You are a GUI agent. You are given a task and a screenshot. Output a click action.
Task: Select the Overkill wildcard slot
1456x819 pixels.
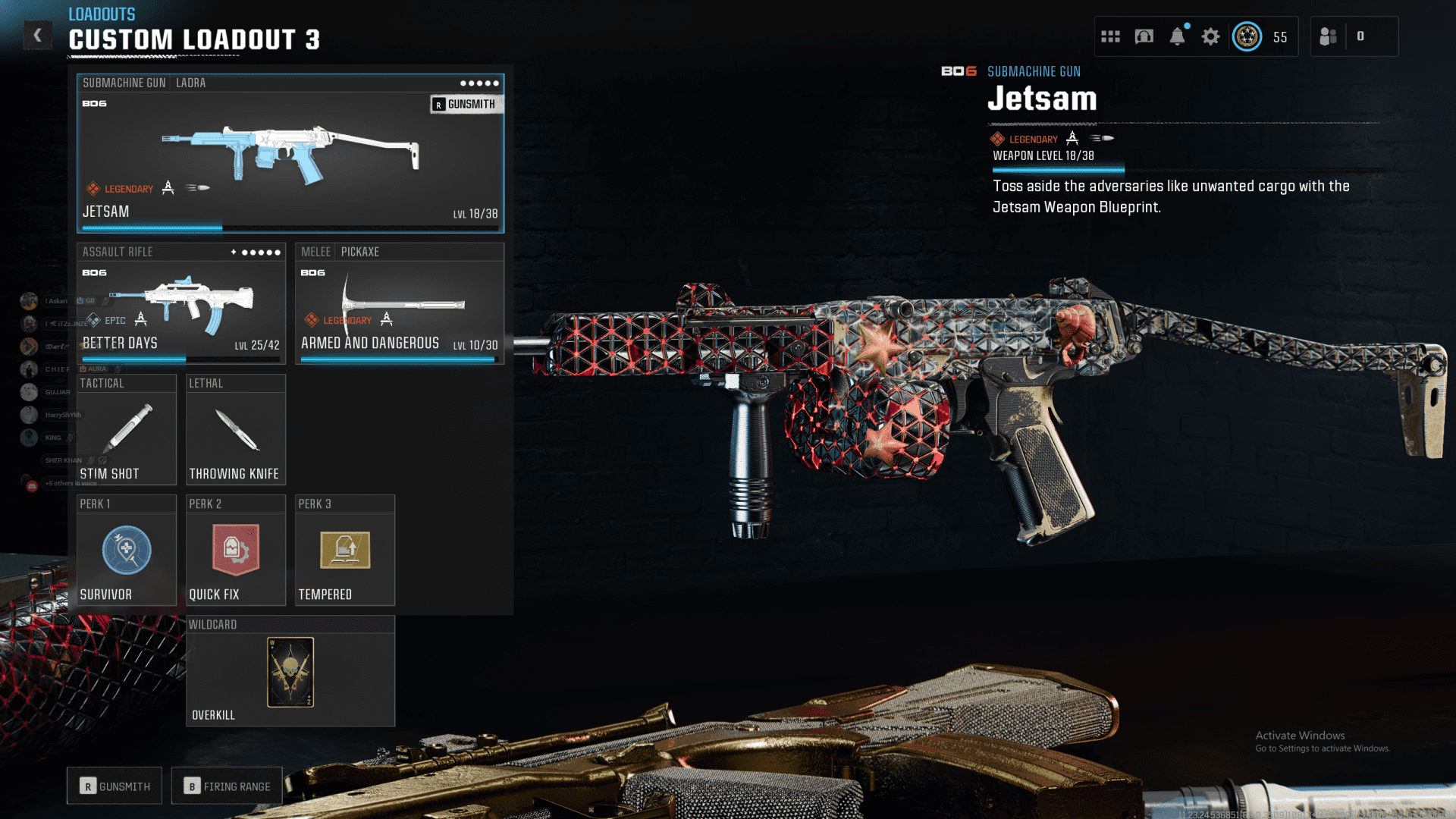pyautogui.click(x=290, y=672)
